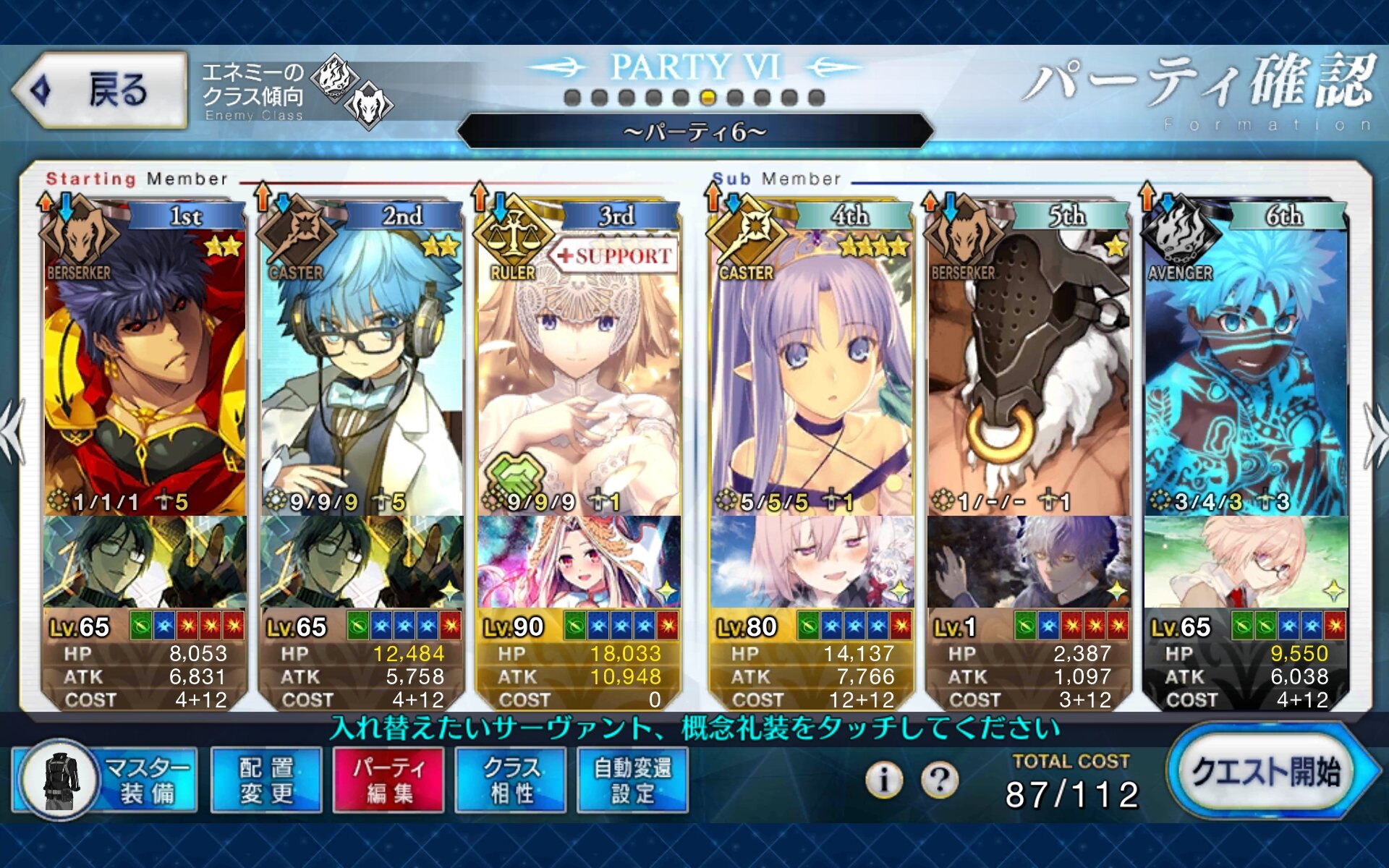
Task: Show クラス相性 class affinity chart
Action: coord(511,780)
